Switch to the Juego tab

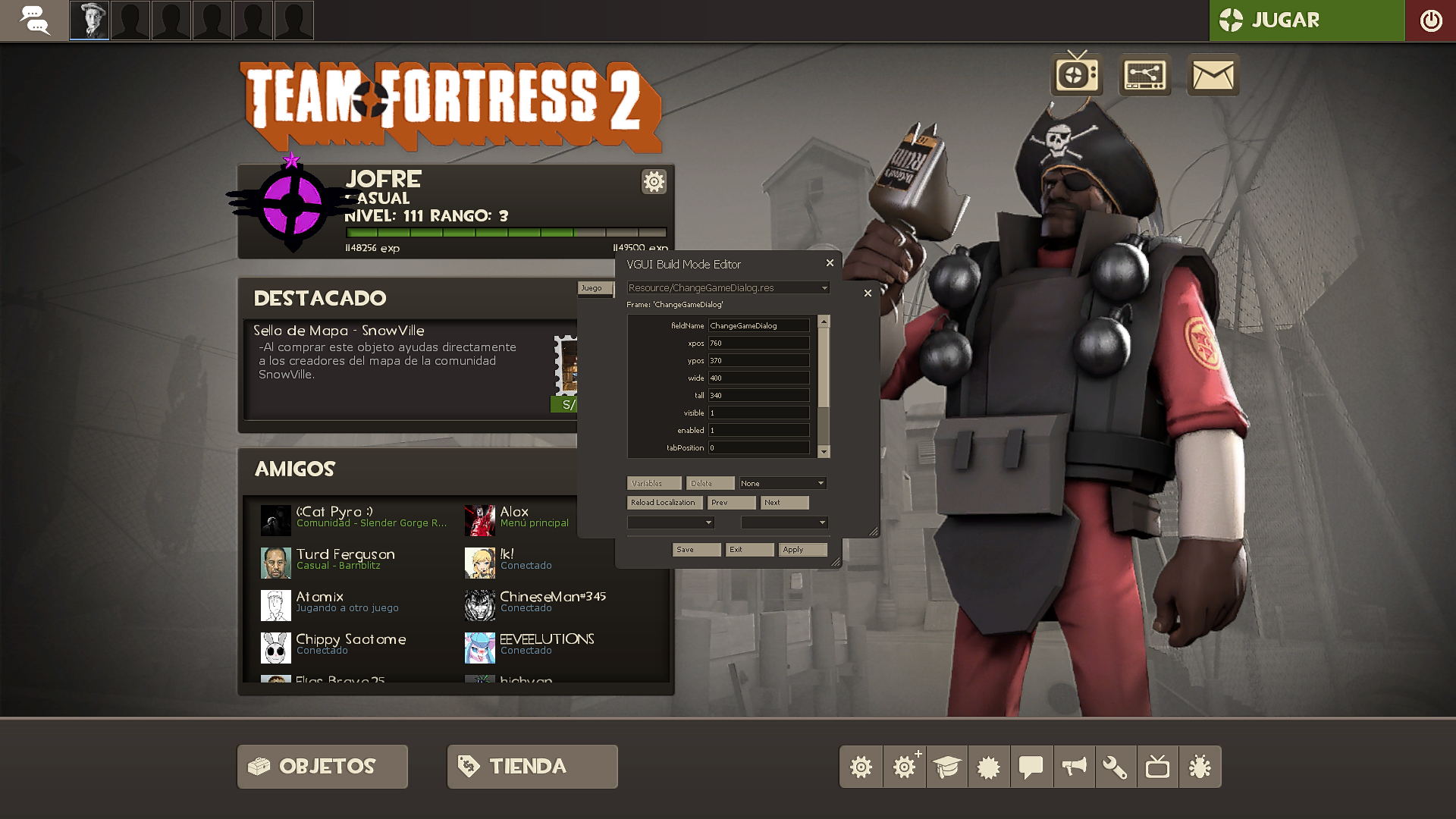(x=594, y=288)
